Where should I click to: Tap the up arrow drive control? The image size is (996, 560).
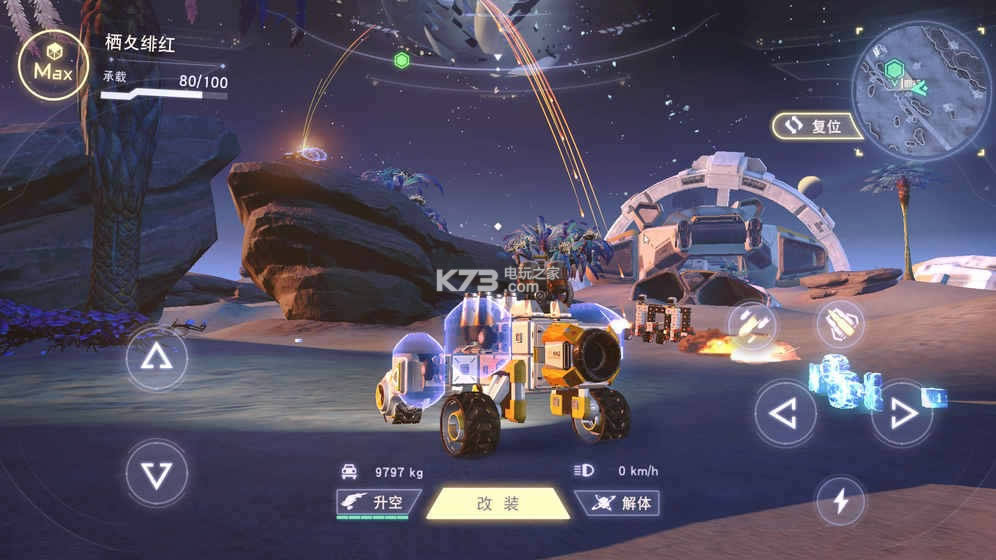(x=156, y=357)
